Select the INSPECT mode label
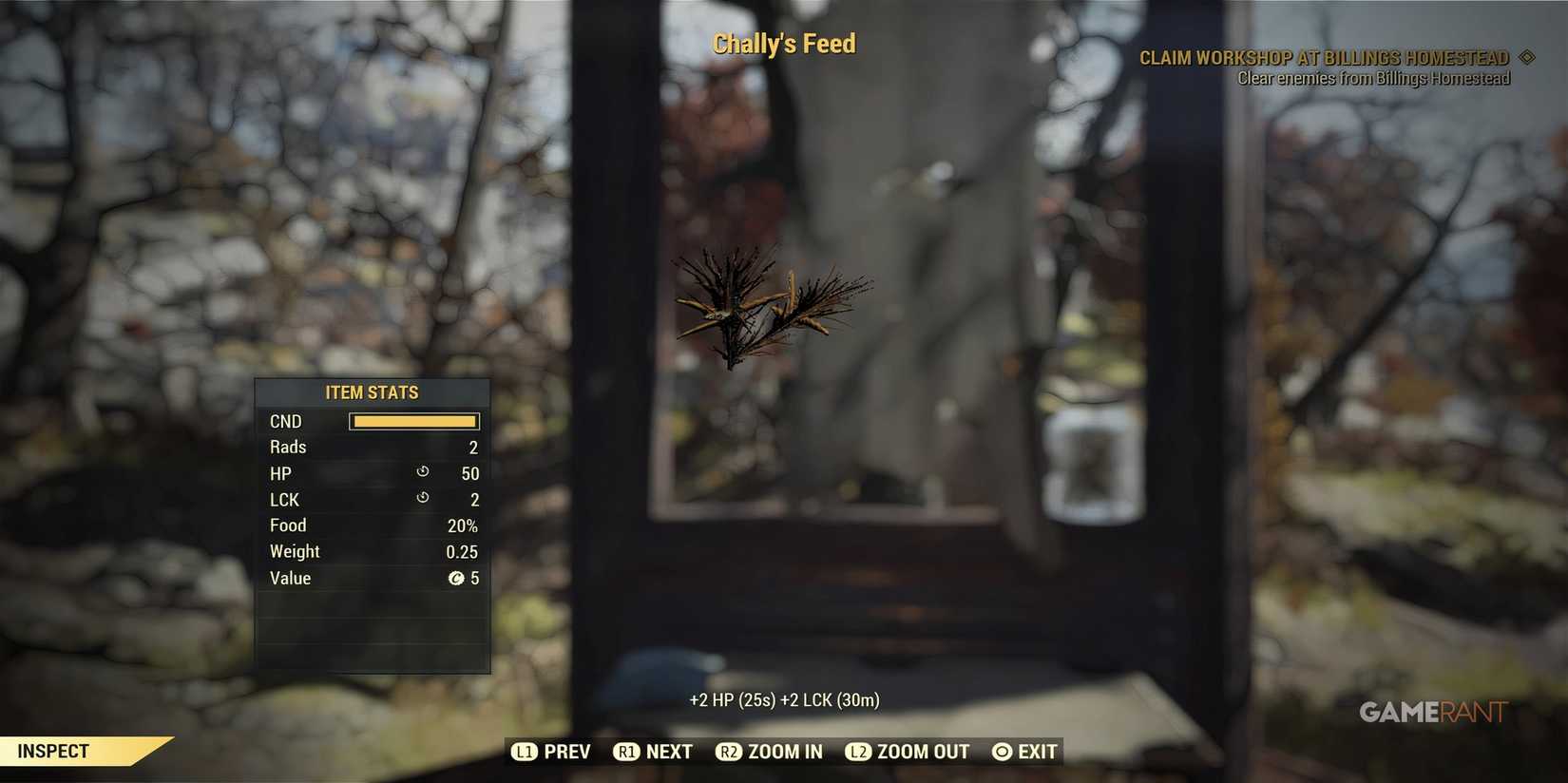1568x783 pixels. 52,751
